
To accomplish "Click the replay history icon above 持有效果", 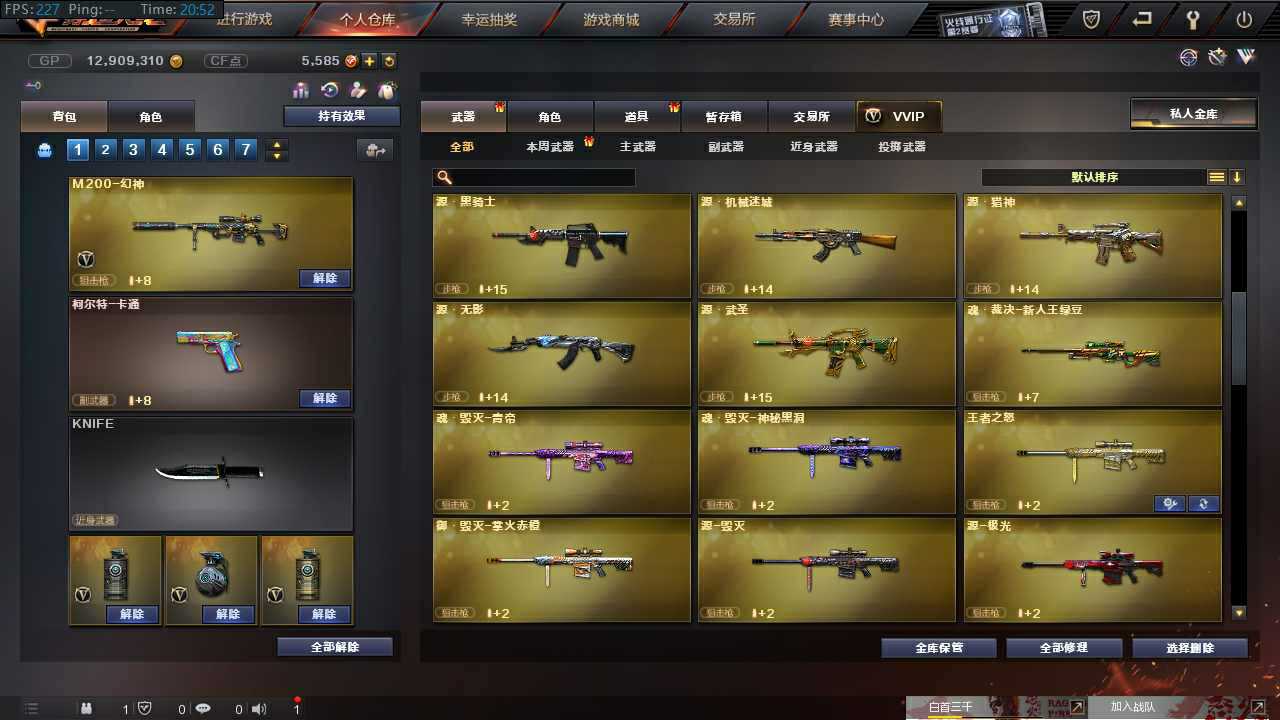I will point(328,89).
